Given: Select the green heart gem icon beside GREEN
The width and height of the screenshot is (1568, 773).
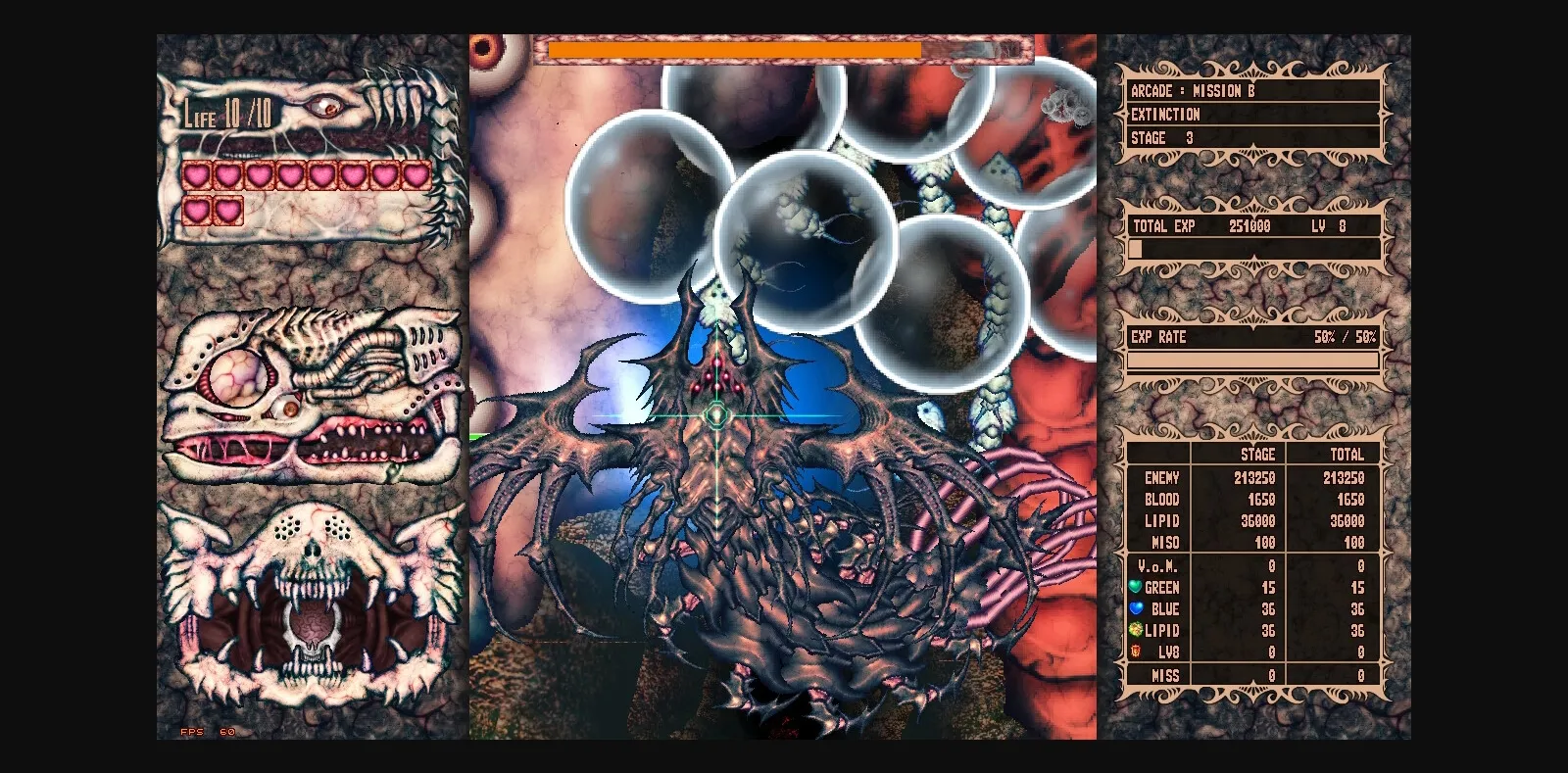Looking at the screenshot, I should click(x=1137, y=587).
